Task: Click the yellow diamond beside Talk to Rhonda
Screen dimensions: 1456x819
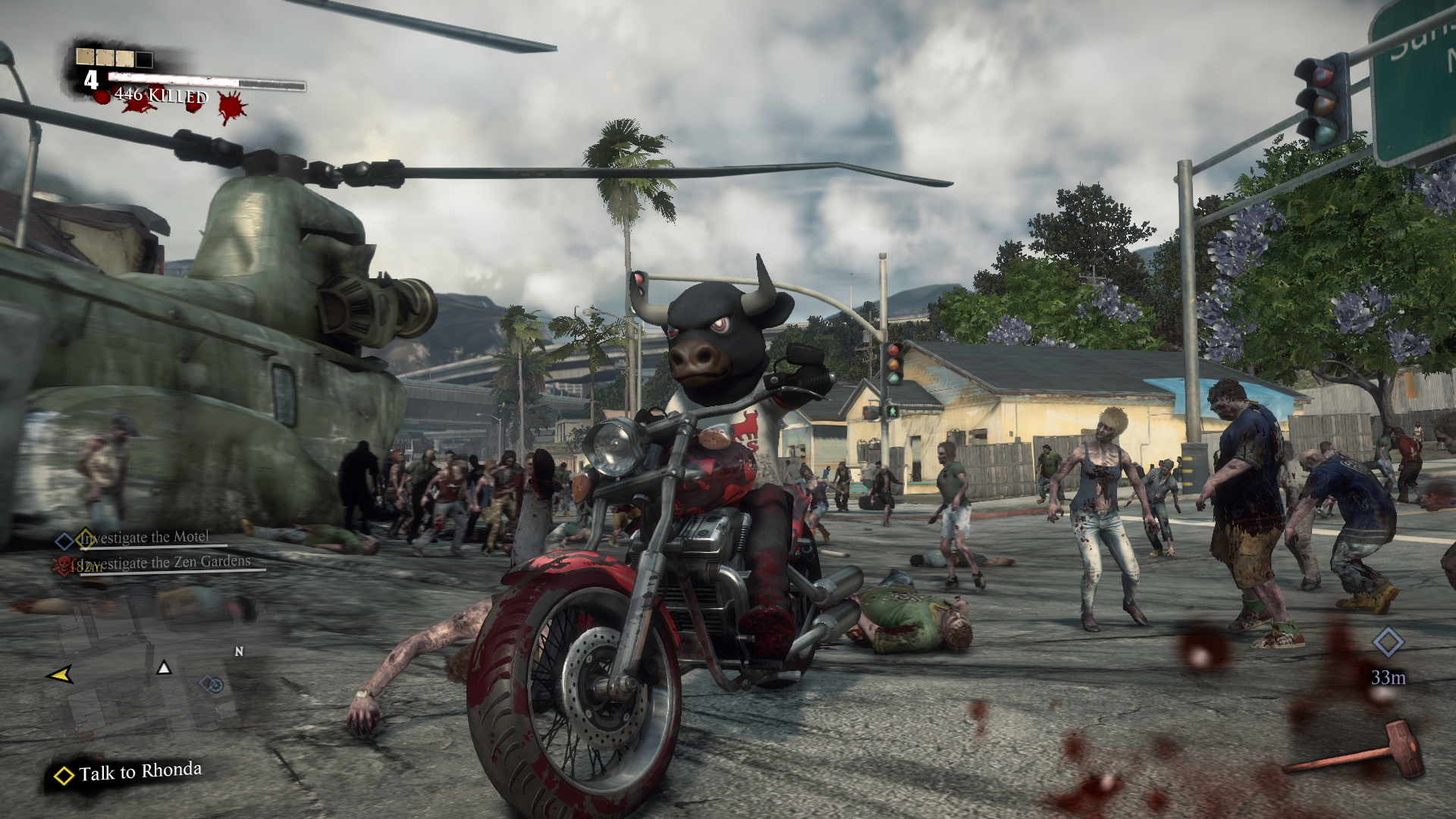Action: coord(64,775)
